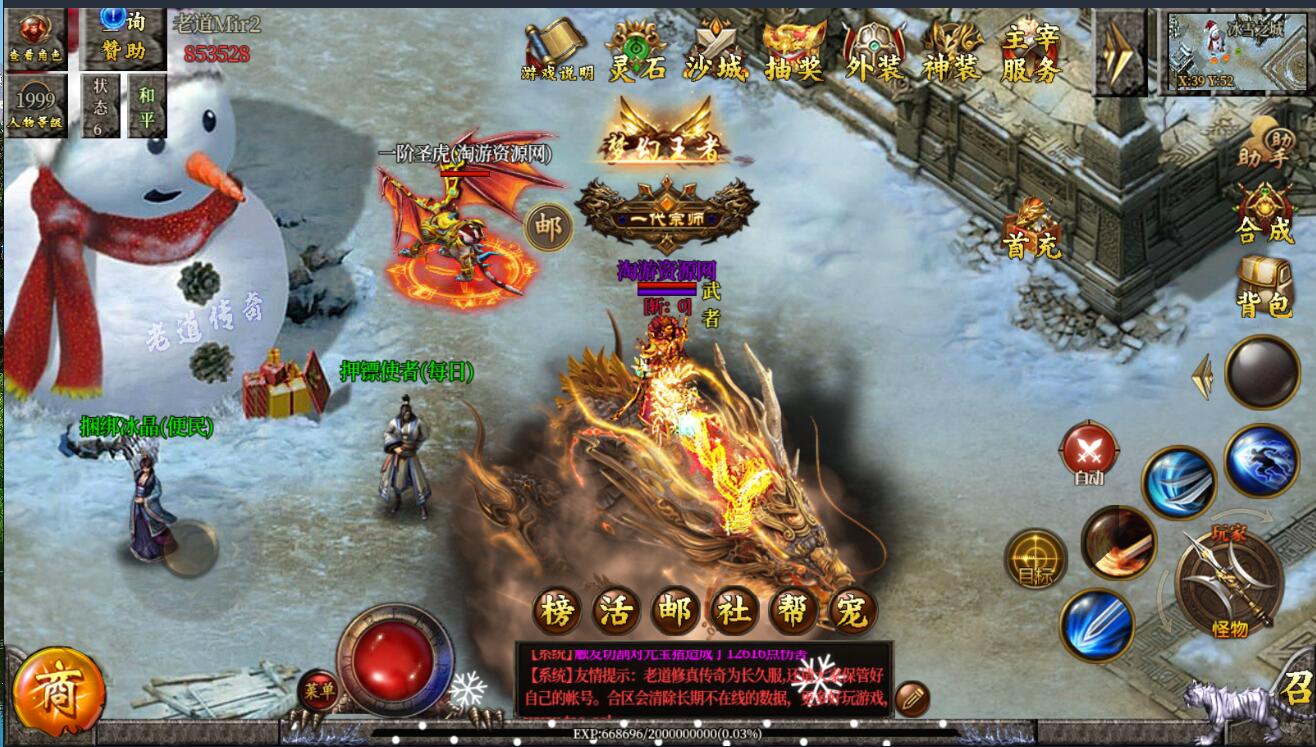This screenshot has height=747, width=1316.
Task: Select the 目标 target button
Action: click(x=1035, y=558)
